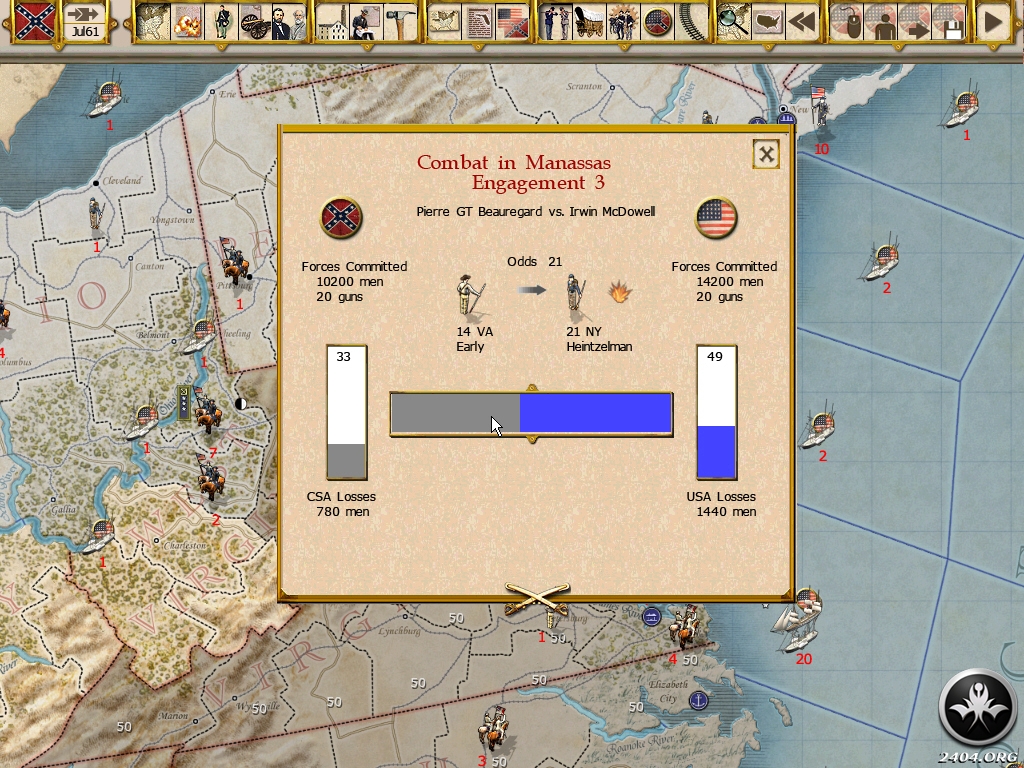1024x768 pixels.
Task: Select the standing soldier toolbar icon
Action: coord(221,21)
